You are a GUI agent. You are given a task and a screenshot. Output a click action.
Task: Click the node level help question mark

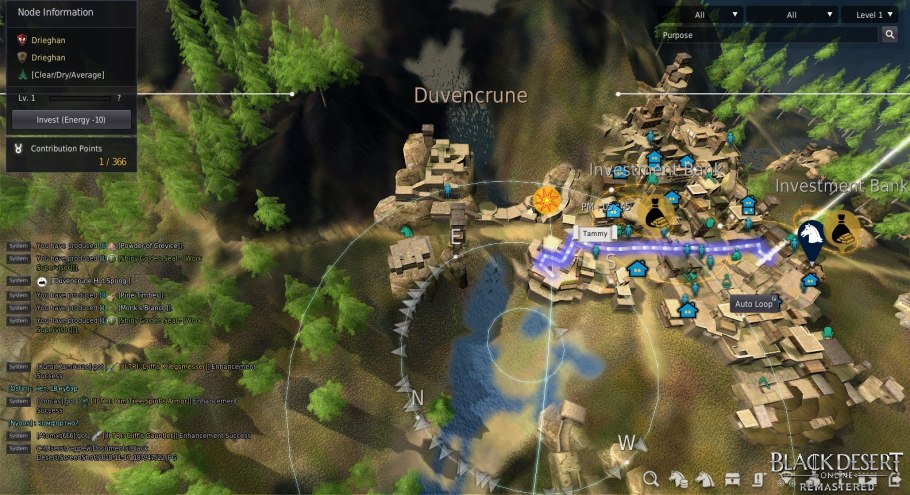click(119, 98)
